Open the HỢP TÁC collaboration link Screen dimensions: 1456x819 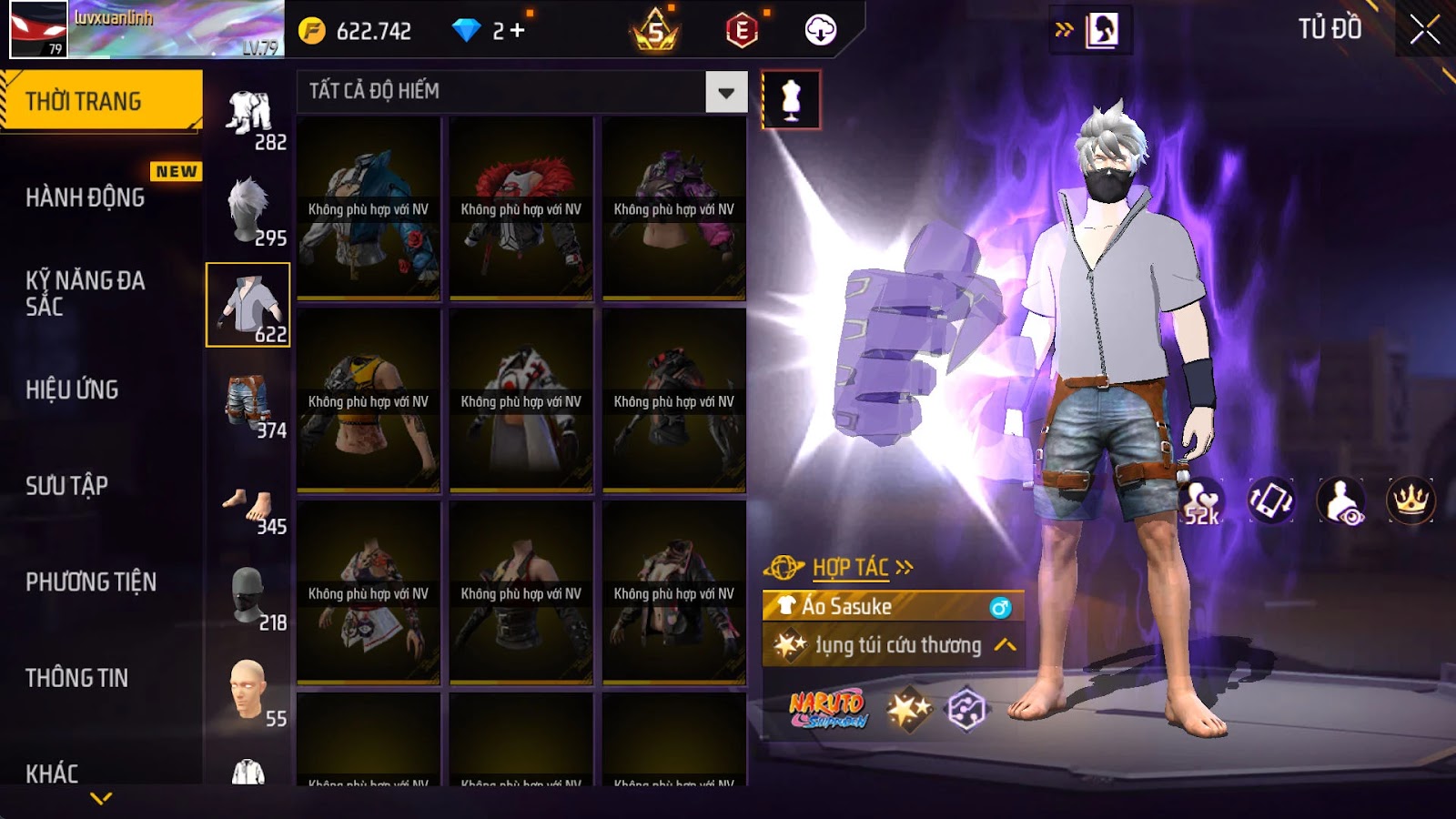(x=850, y=568)
